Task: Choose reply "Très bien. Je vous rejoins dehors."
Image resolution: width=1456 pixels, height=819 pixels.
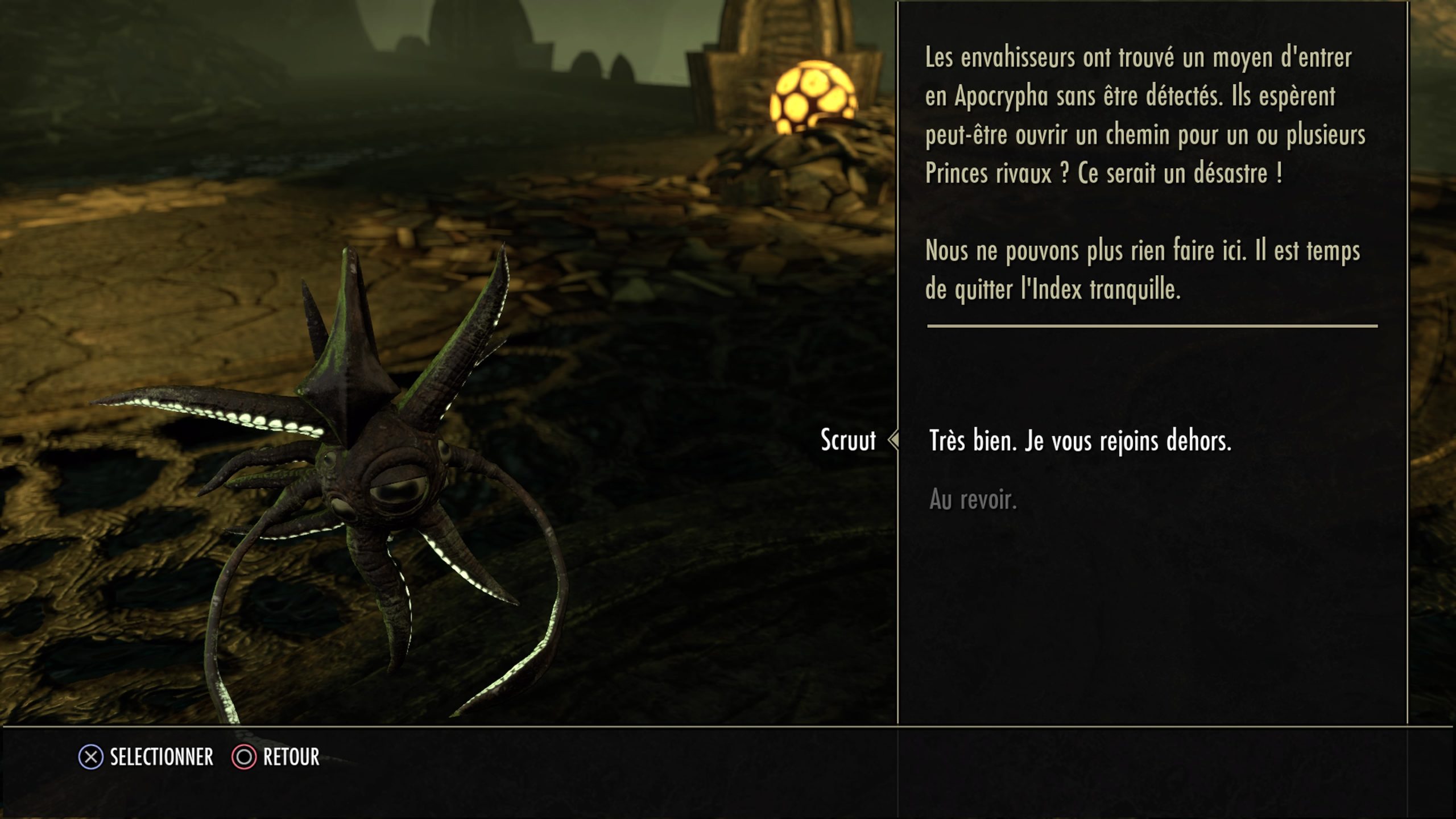Action: tap(1079, 441)
